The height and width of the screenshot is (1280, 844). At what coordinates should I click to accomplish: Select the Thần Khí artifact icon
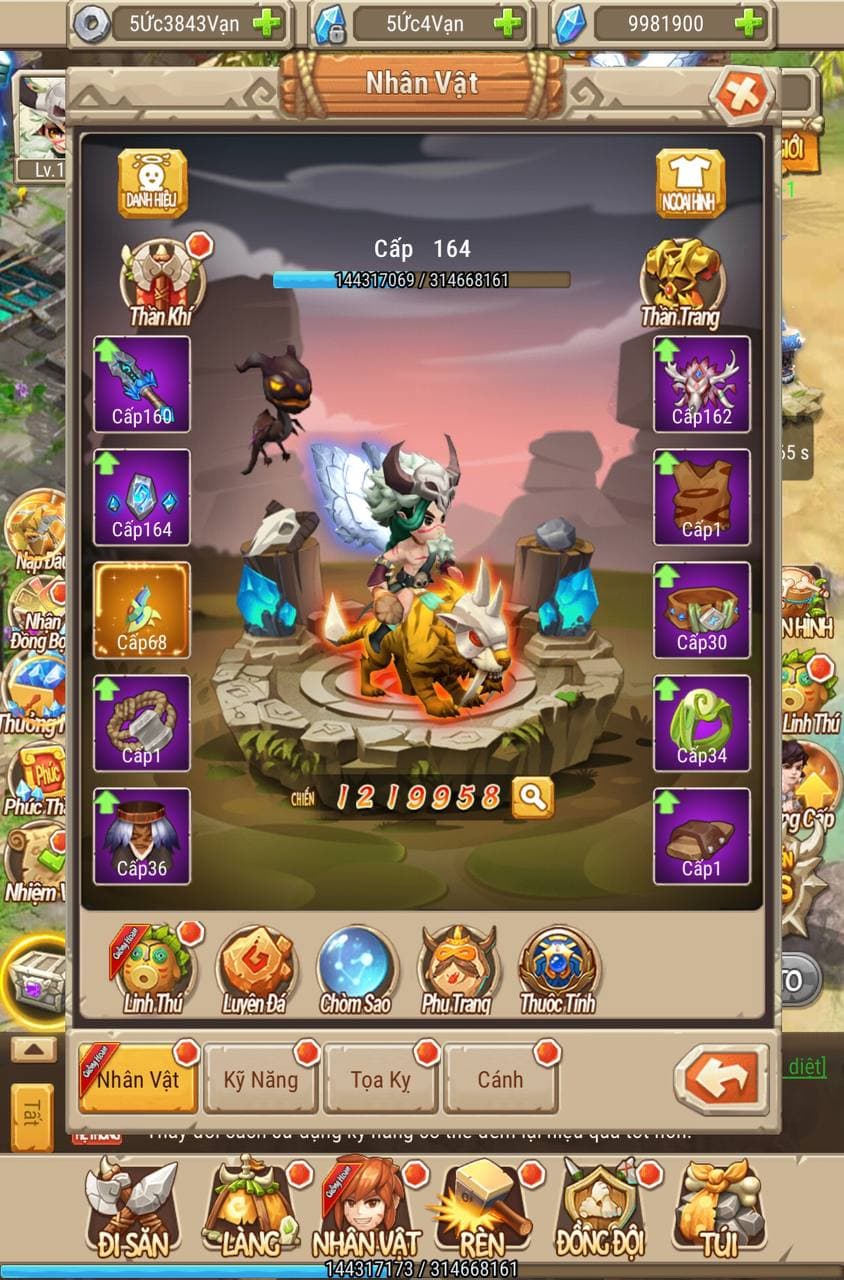click(x=161, y=279)
